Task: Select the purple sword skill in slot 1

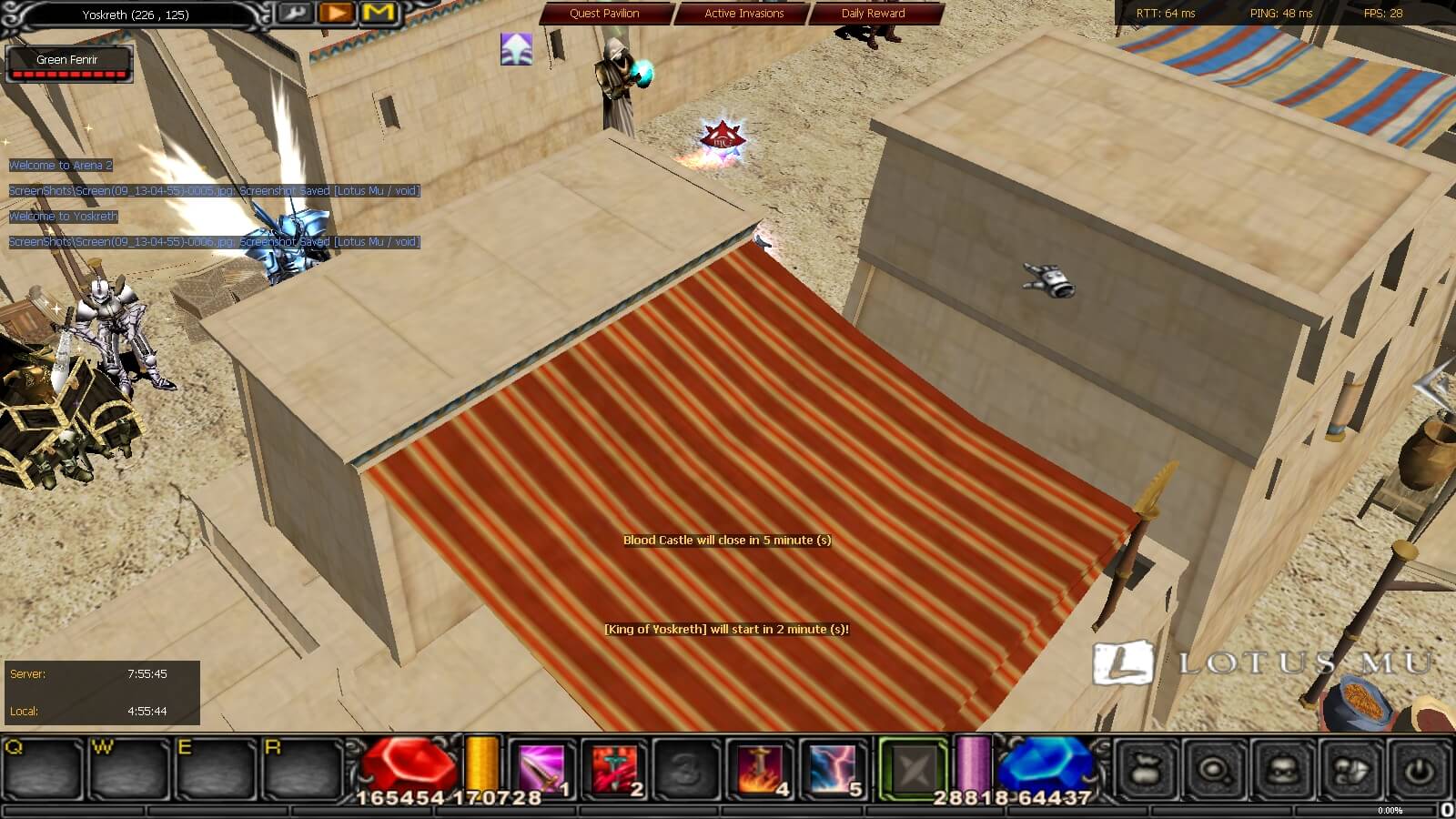Action: pos(542,769)
